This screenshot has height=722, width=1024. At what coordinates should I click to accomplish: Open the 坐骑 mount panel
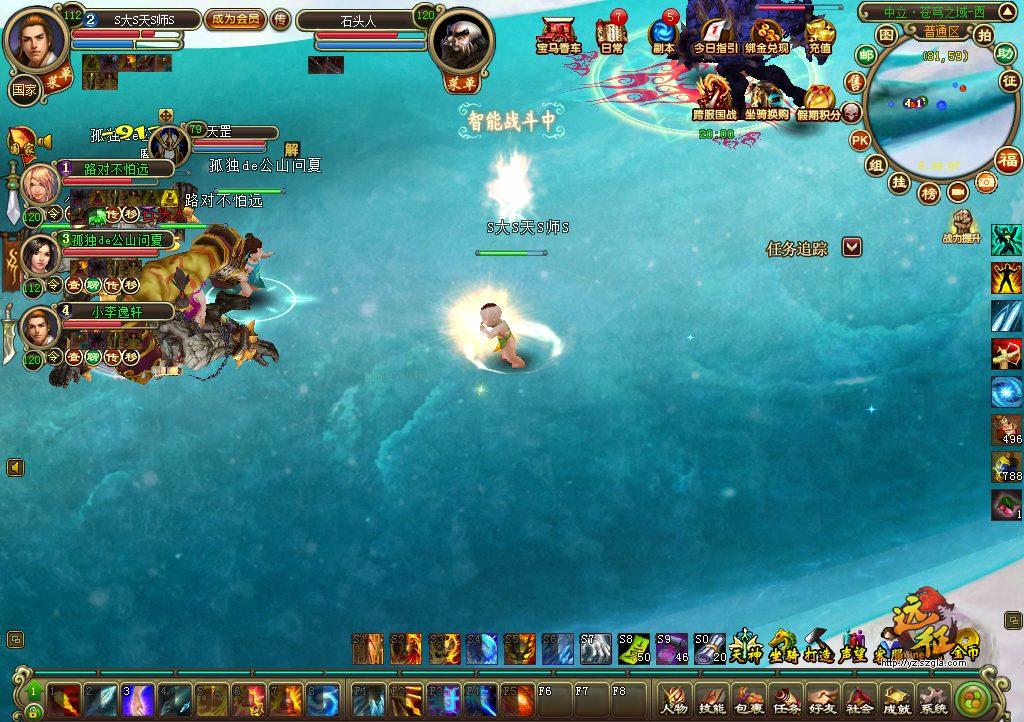coord(782,647)
